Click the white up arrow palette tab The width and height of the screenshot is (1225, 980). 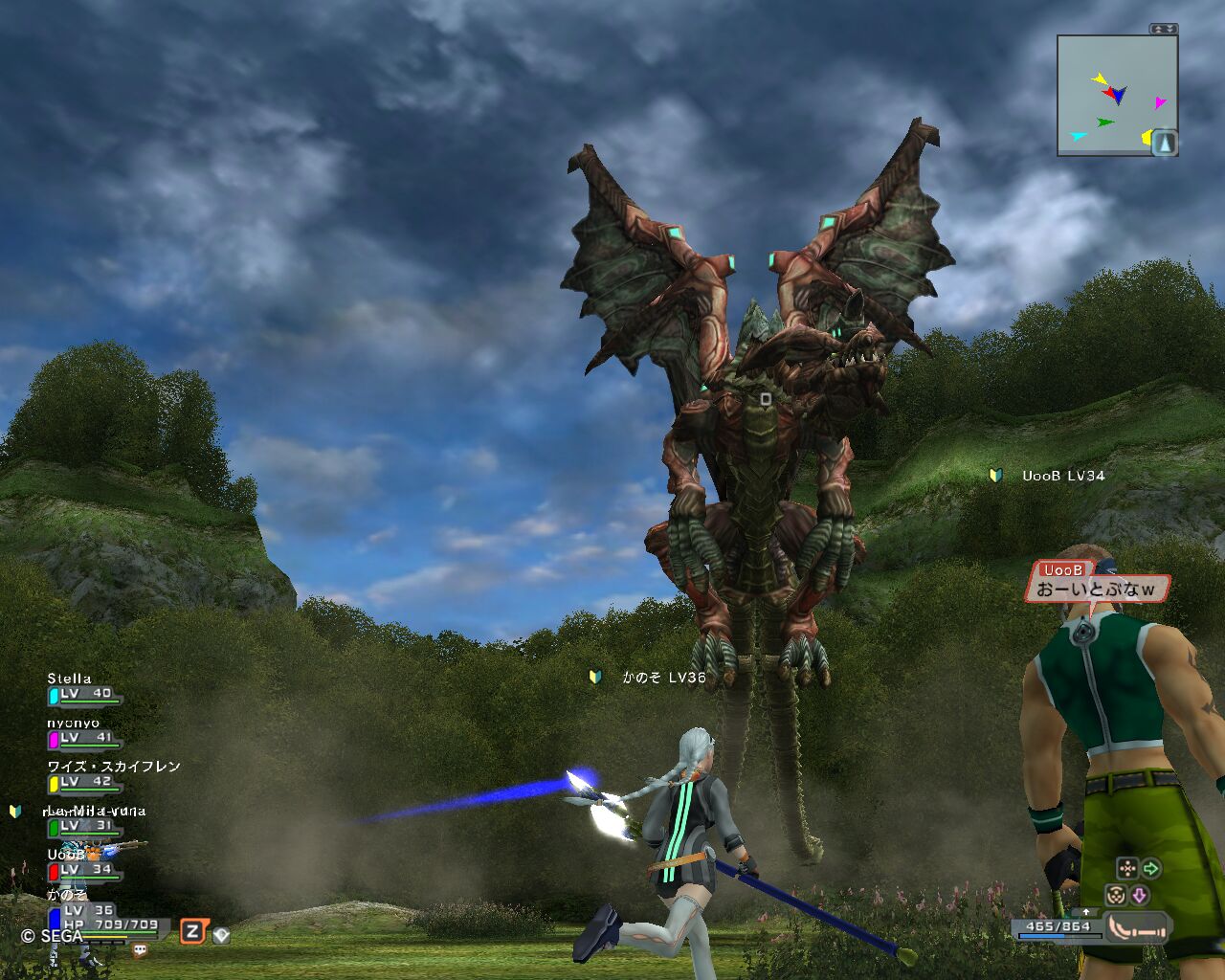point(1086,912)
